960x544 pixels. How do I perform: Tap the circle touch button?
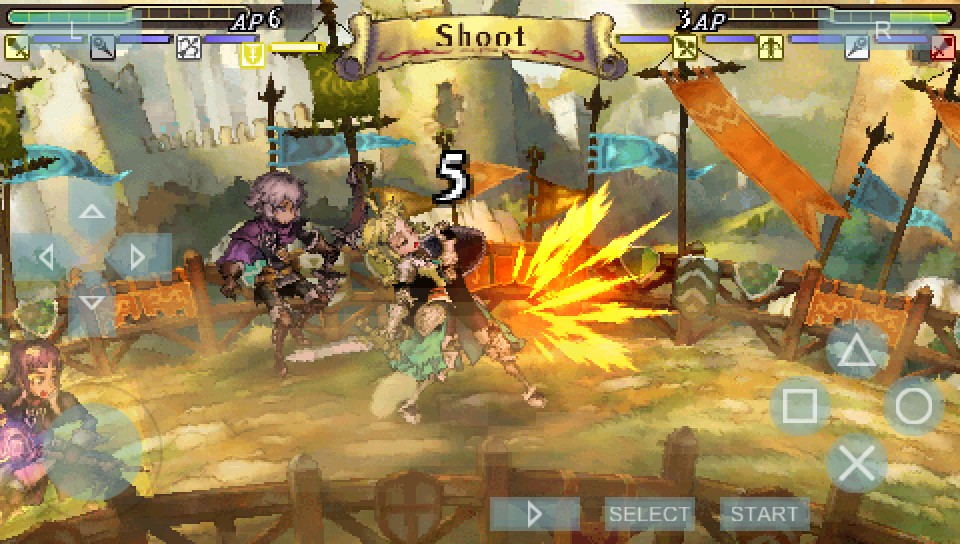pyautogui.click(x=914, y=407)
